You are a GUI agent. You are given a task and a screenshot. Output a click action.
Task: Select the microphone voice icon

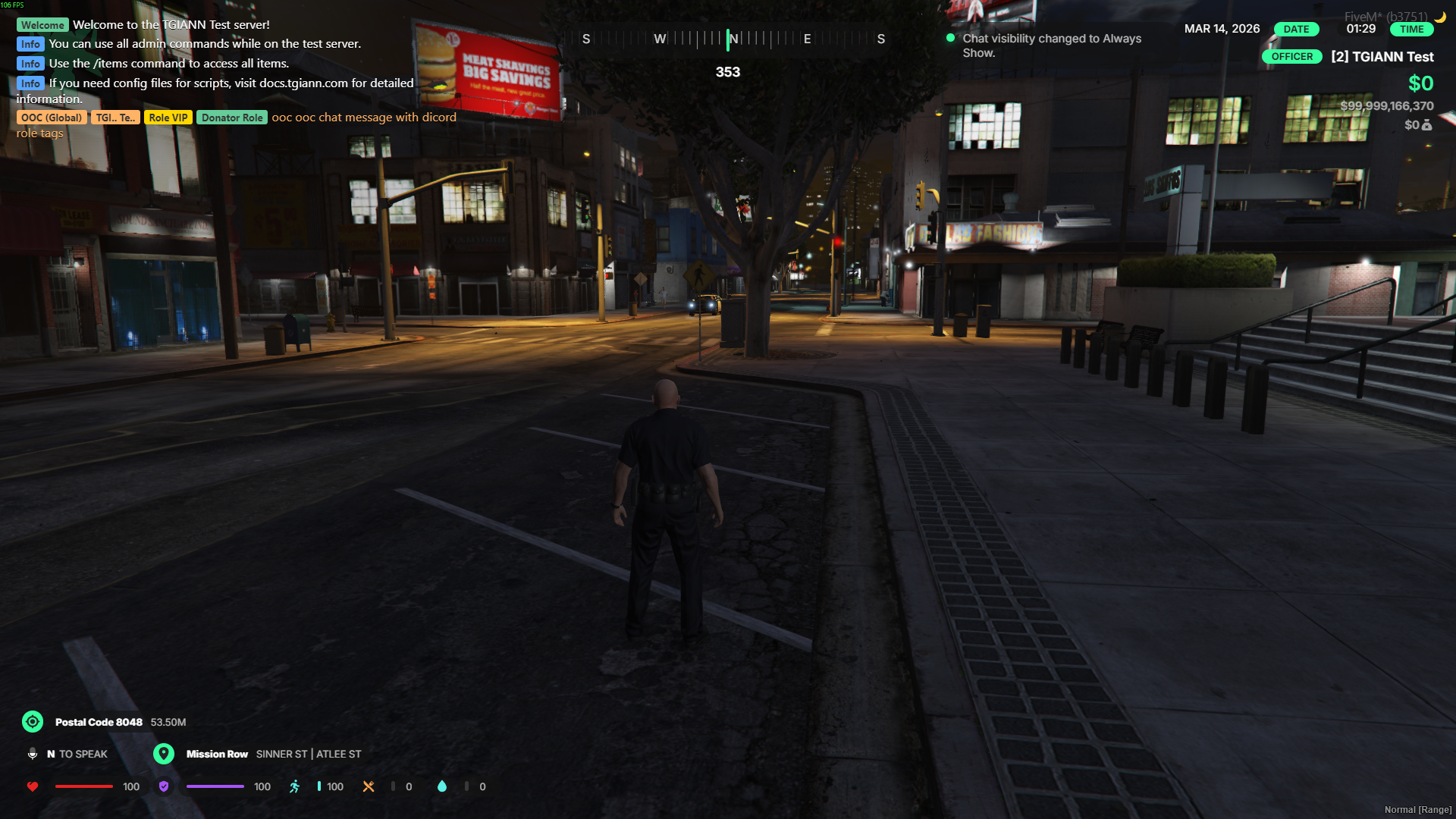[x=33, y=753]
